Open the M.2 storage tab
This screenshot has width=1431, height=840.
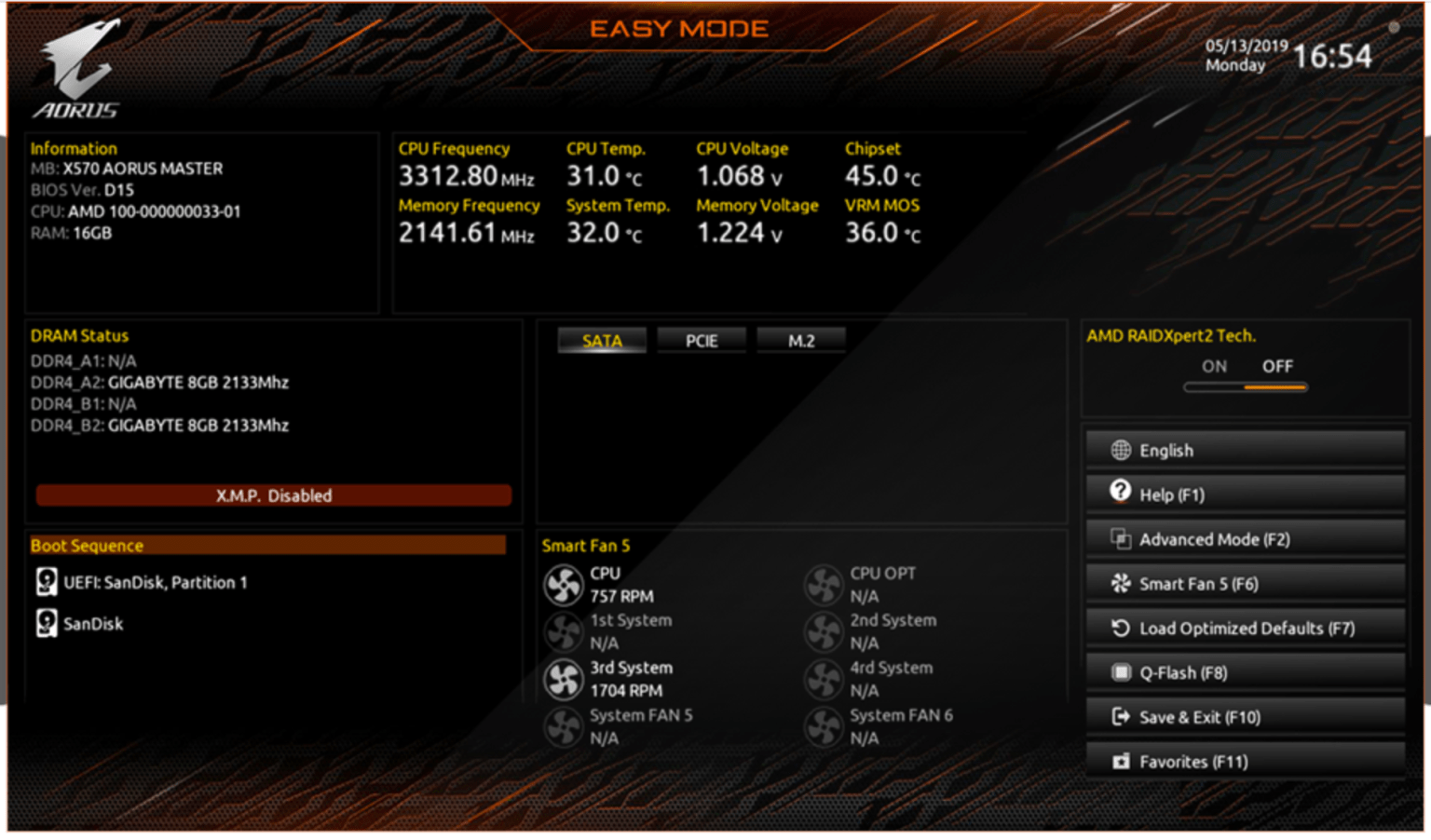800,340
